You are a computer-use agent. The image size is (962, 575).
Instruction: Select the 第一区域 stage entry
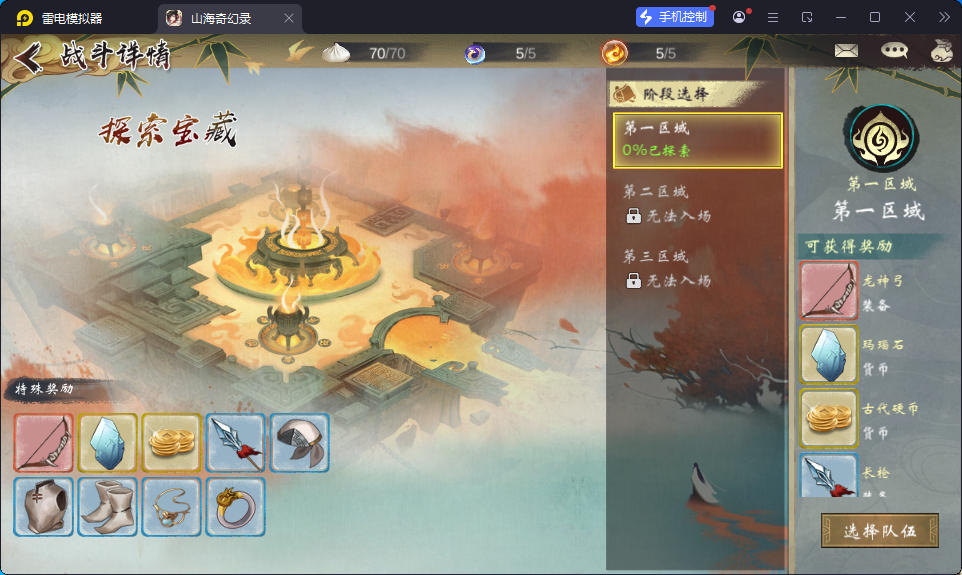coord(697,140)
